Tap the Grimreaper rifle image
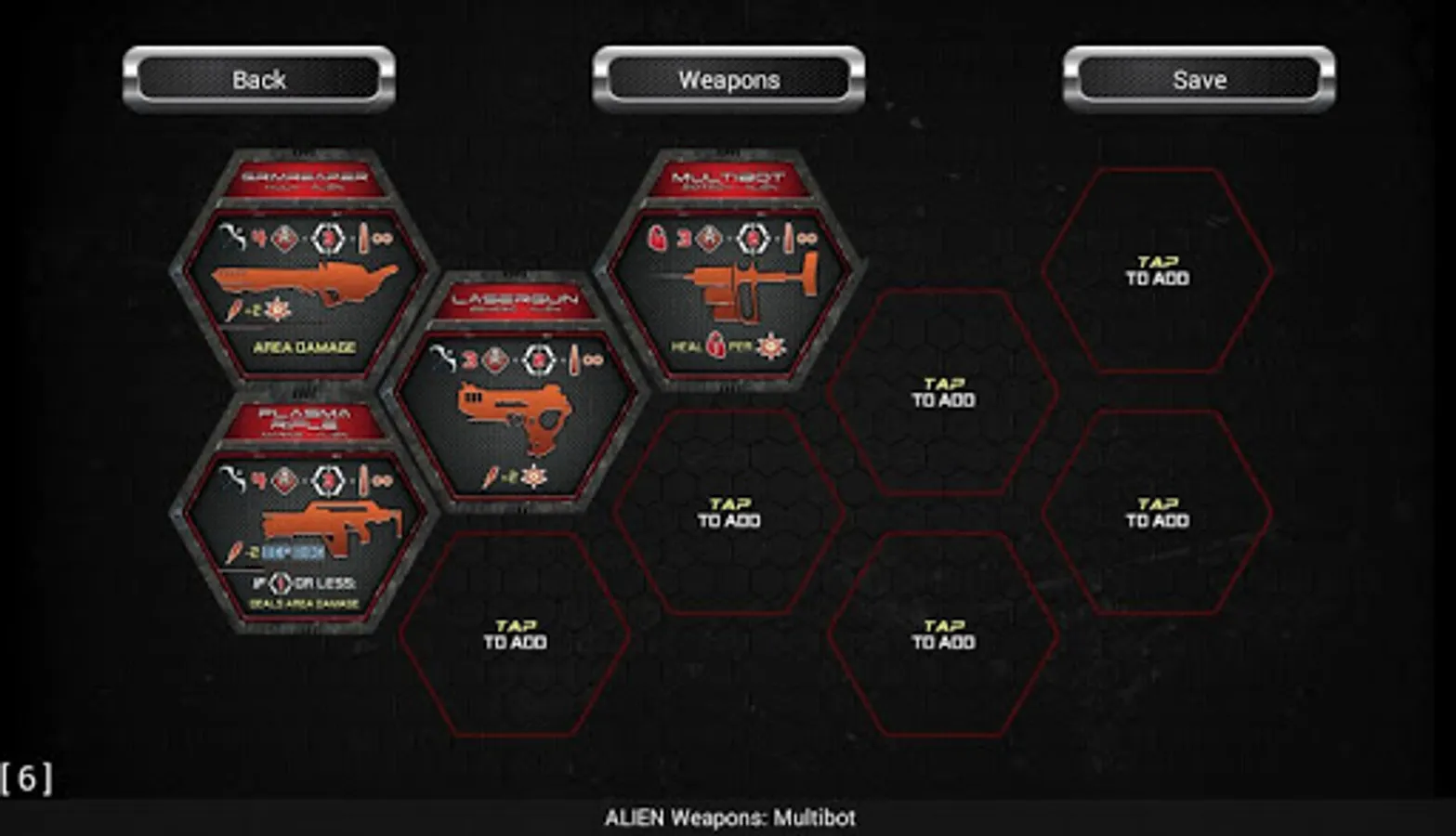Image resolution: width=1456 pixels, height=836 pixels. [x=301, y=278]
